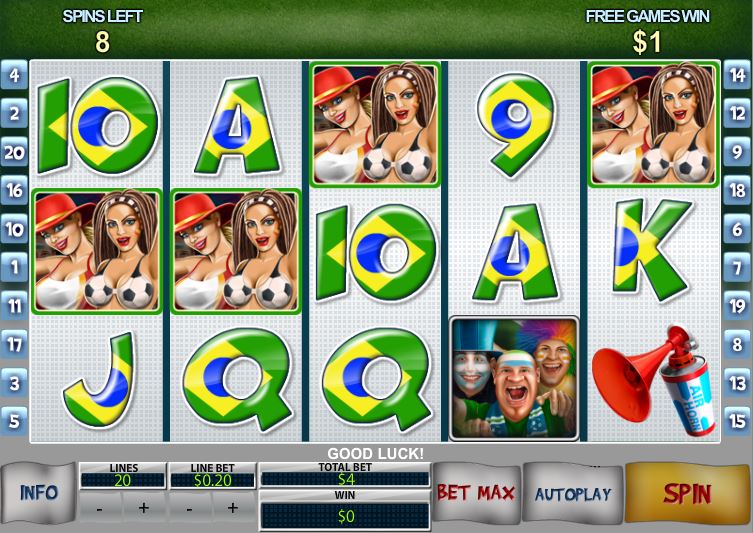Screen dimensions: 753x533
Task: Select payline number 19
Action: point(737,306)
